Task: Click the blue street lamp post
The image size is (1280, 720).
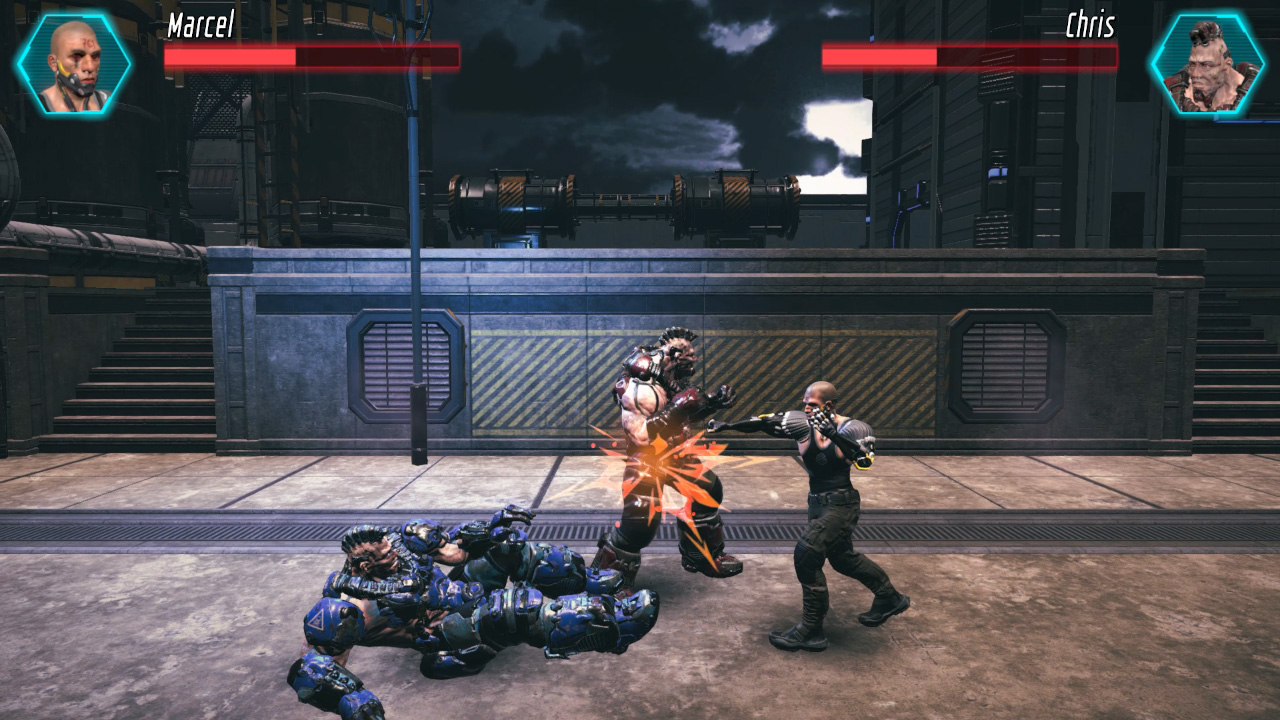Action: (413, 300)
